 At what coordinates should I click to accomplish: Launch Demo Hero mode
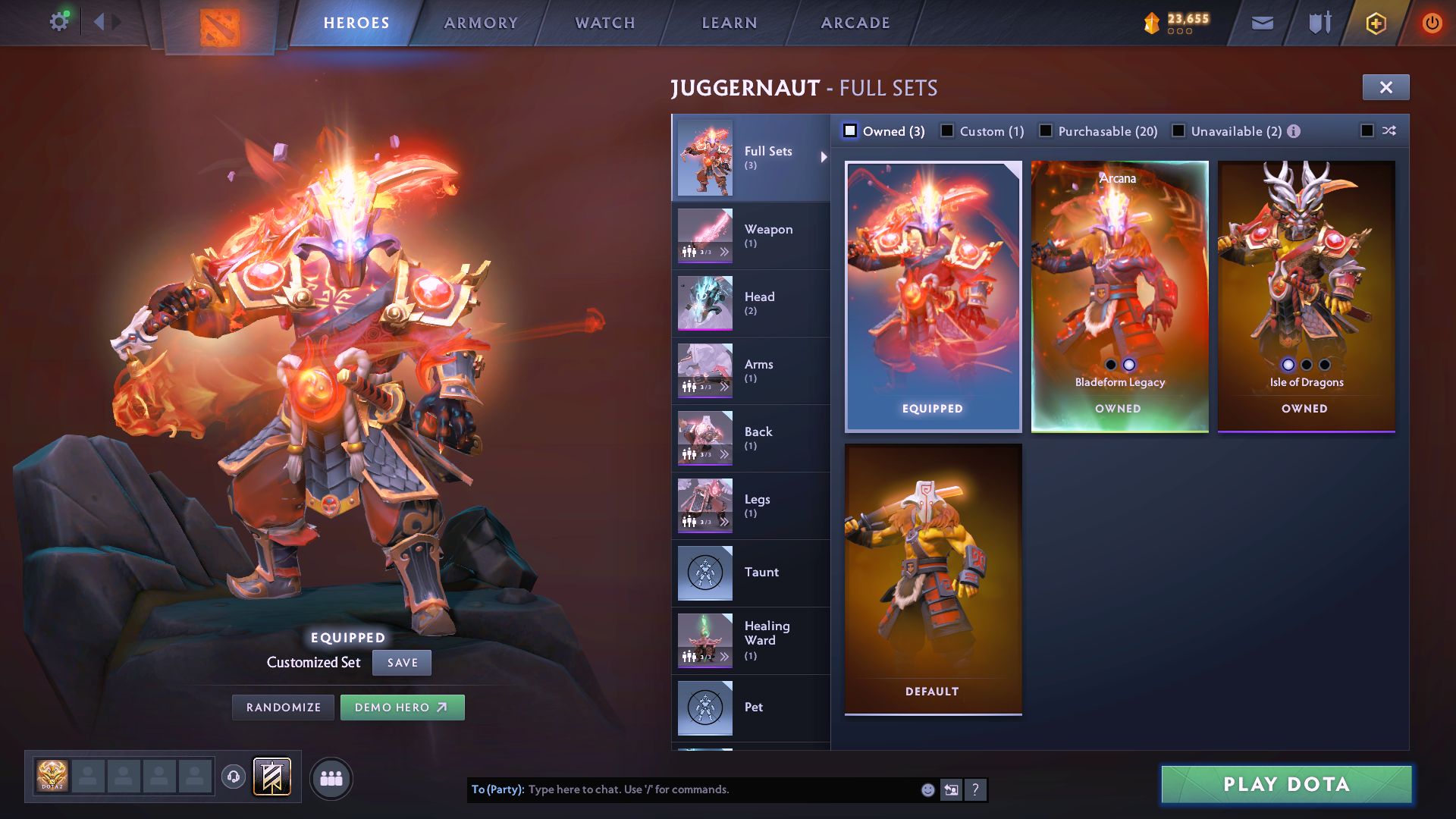(402, 708)
